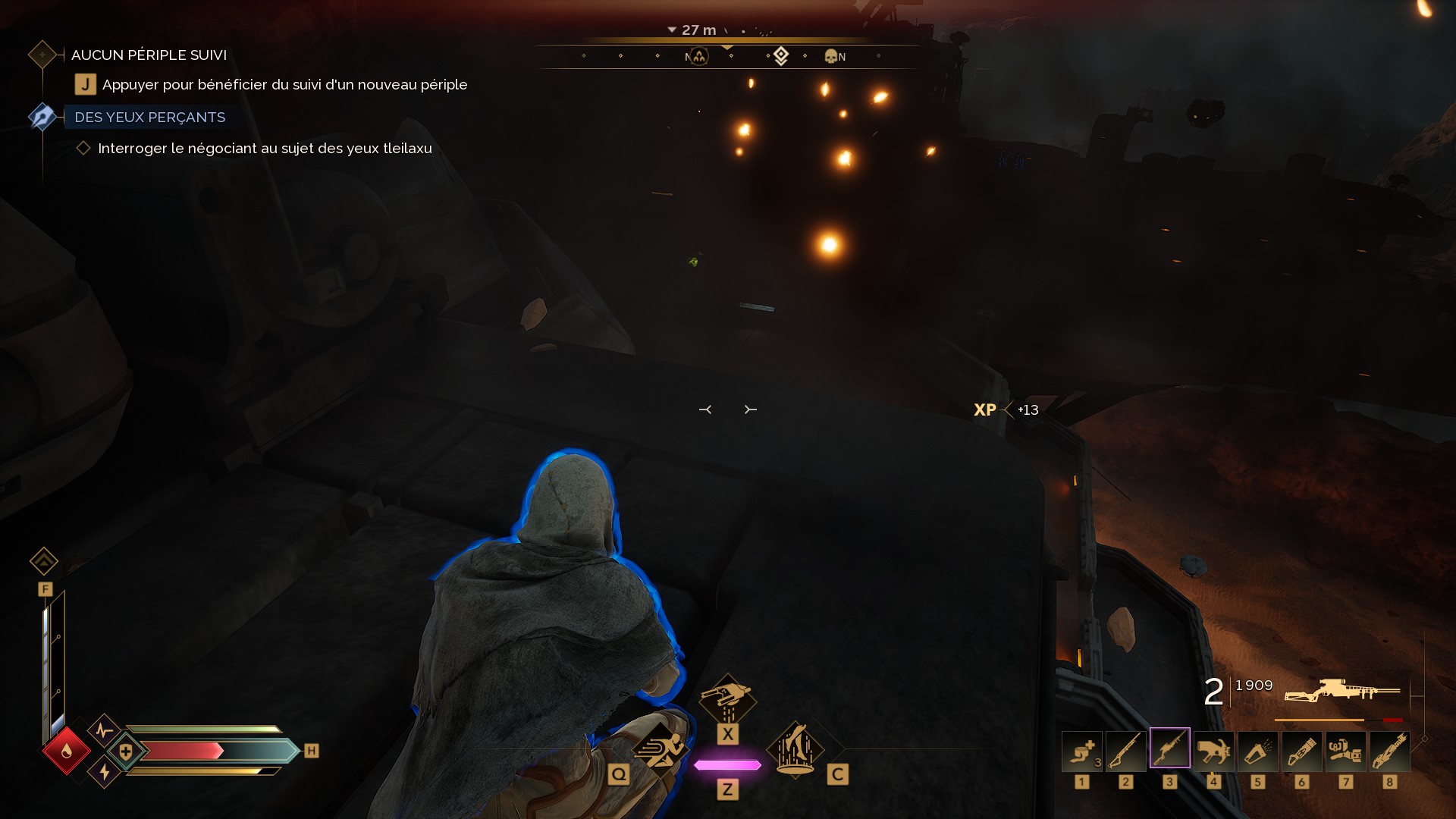Choose the slot 6 cutter tool
1456x819 pixels.
click(1301, 751)
